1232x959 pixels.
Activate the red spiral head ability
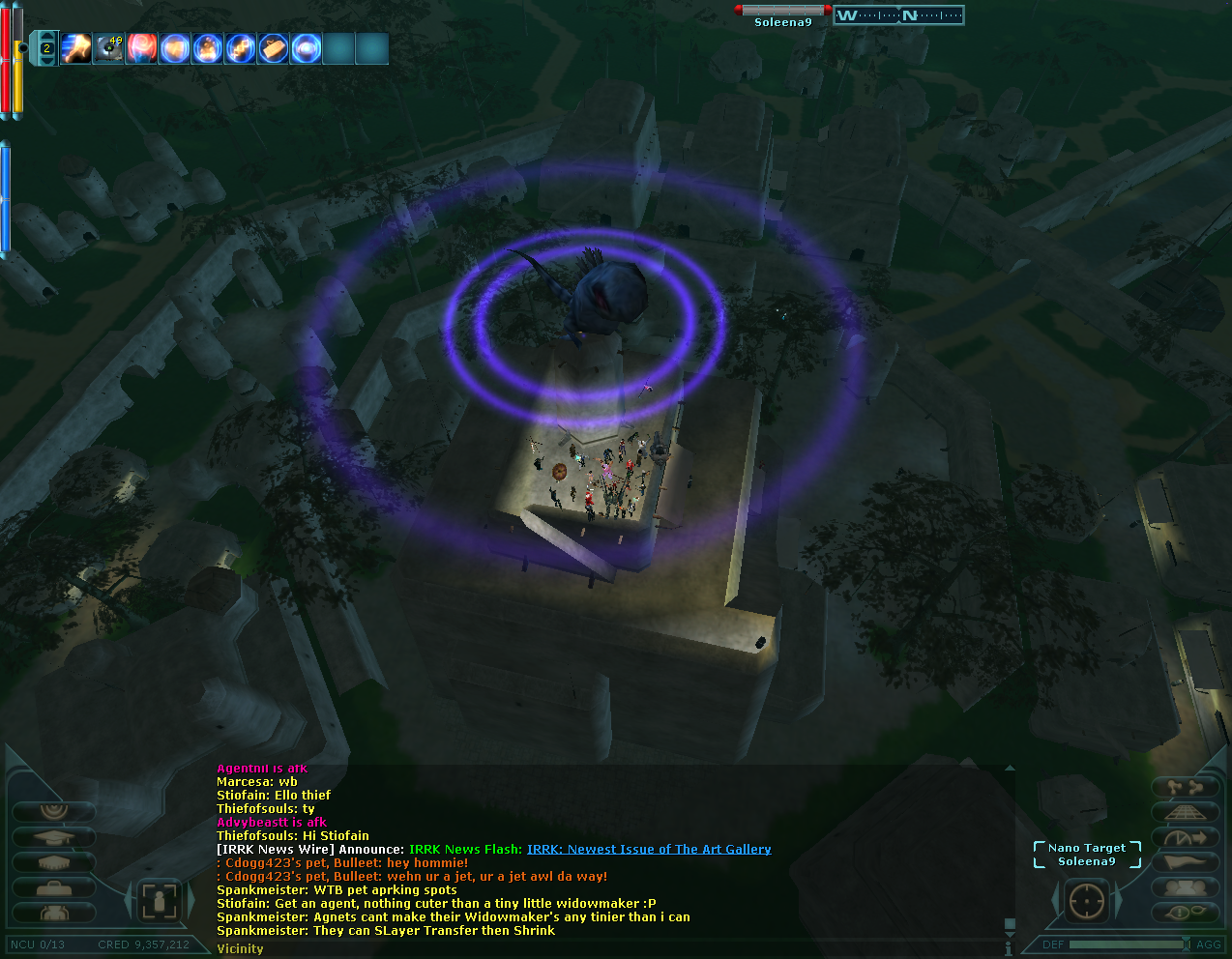tap(141, 48)
